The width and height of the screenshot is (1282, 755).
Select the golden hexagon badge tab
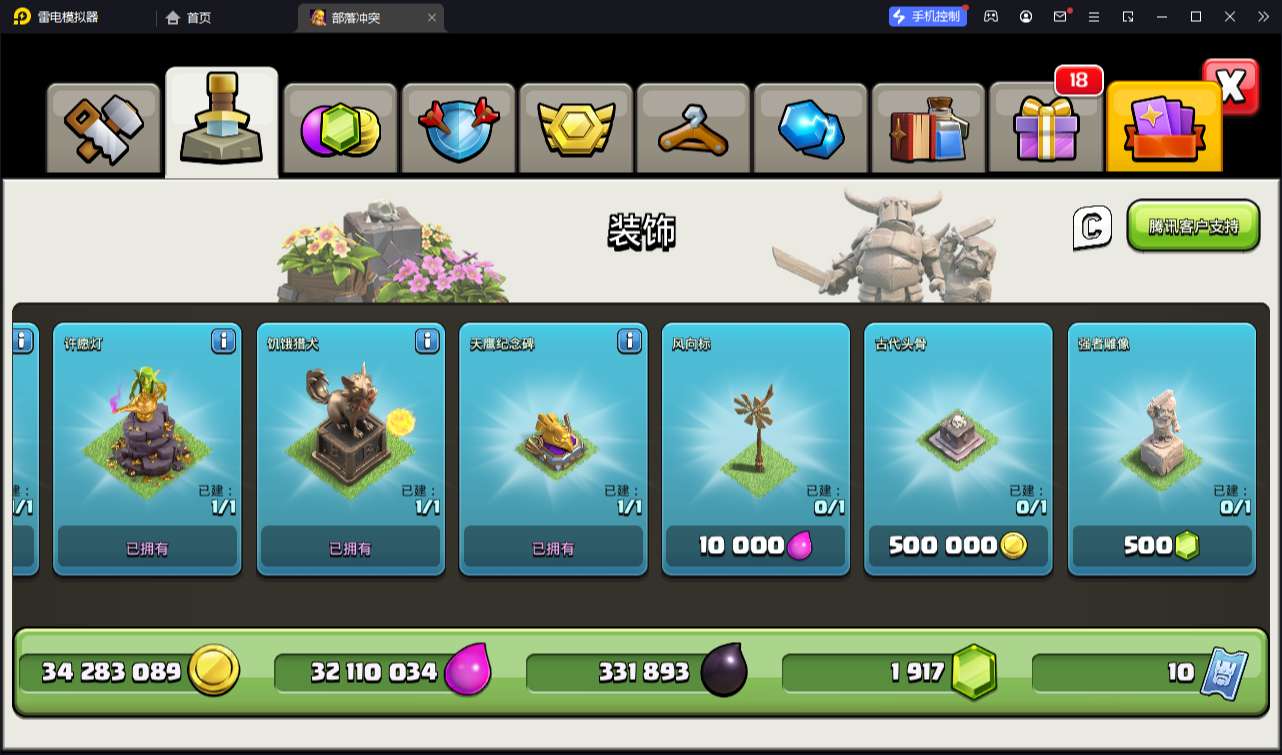point(575,129)
